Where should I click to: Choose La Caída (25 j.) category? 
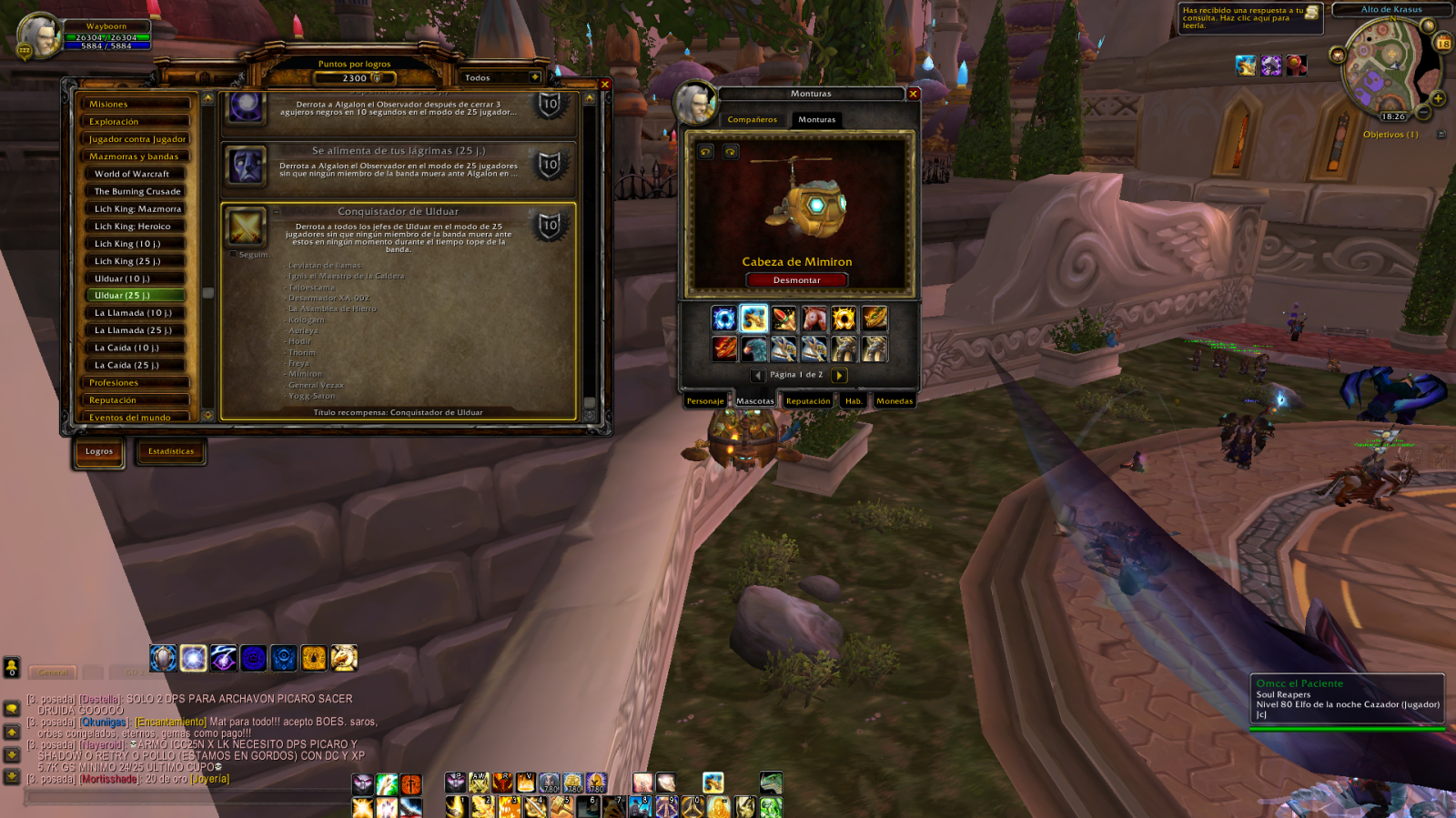pos(138,365)
